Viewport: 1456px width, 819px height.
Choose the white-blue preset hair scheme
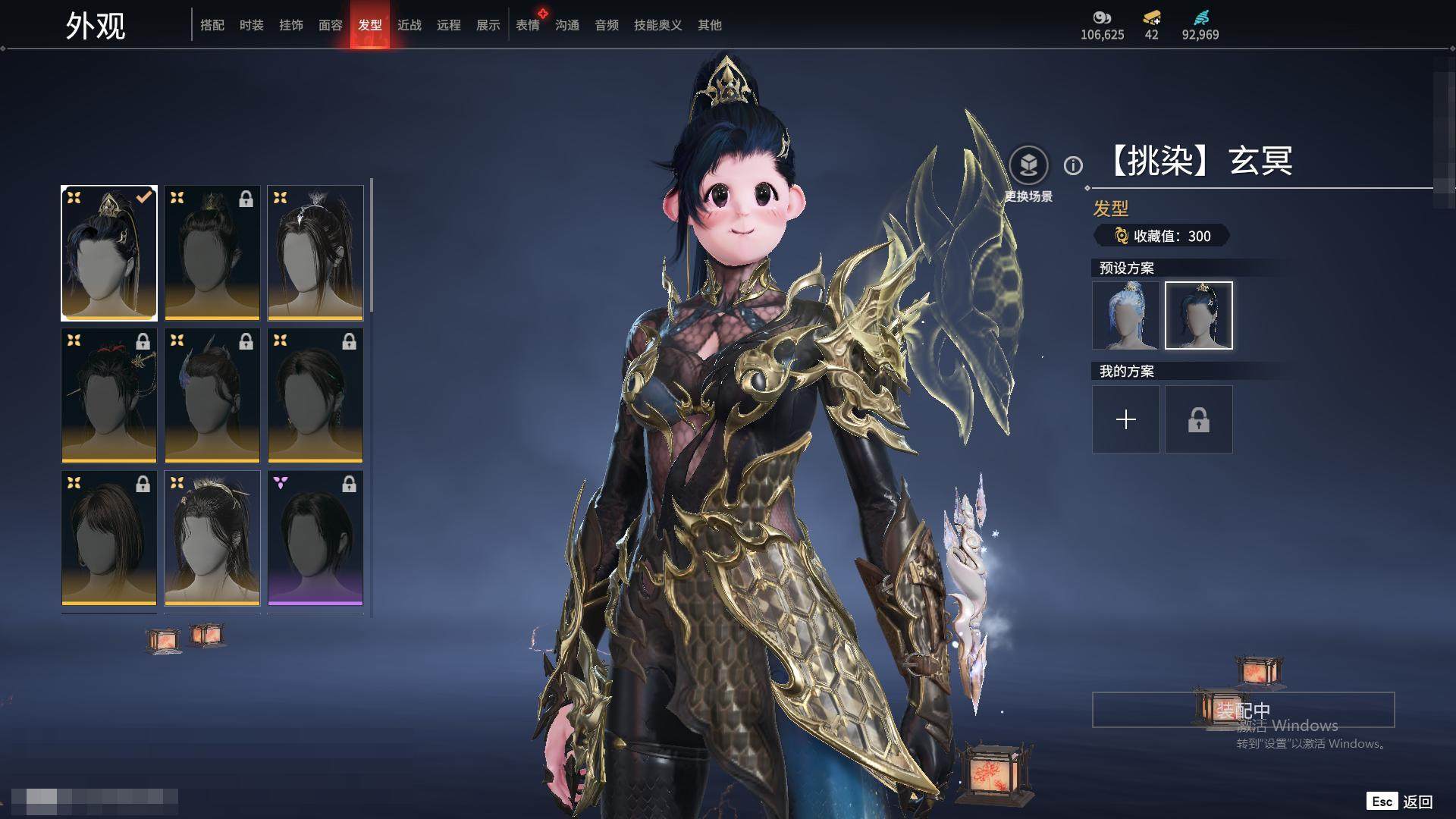coord(1126,315)
